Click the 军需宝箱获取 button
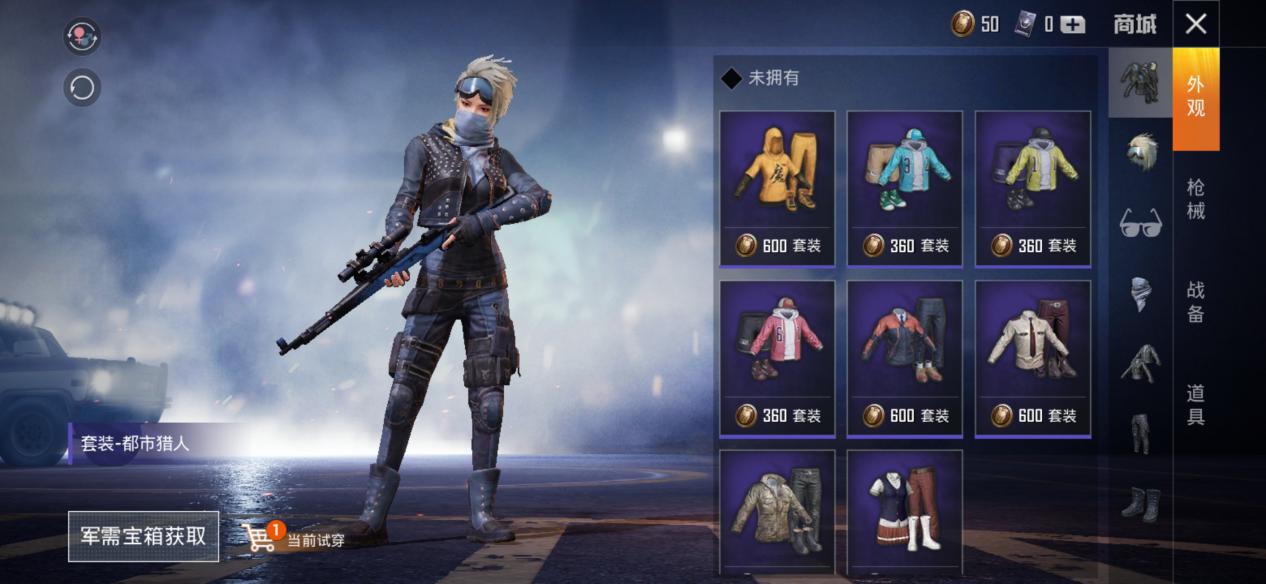The image size is (1266, 584). (143, 536)
